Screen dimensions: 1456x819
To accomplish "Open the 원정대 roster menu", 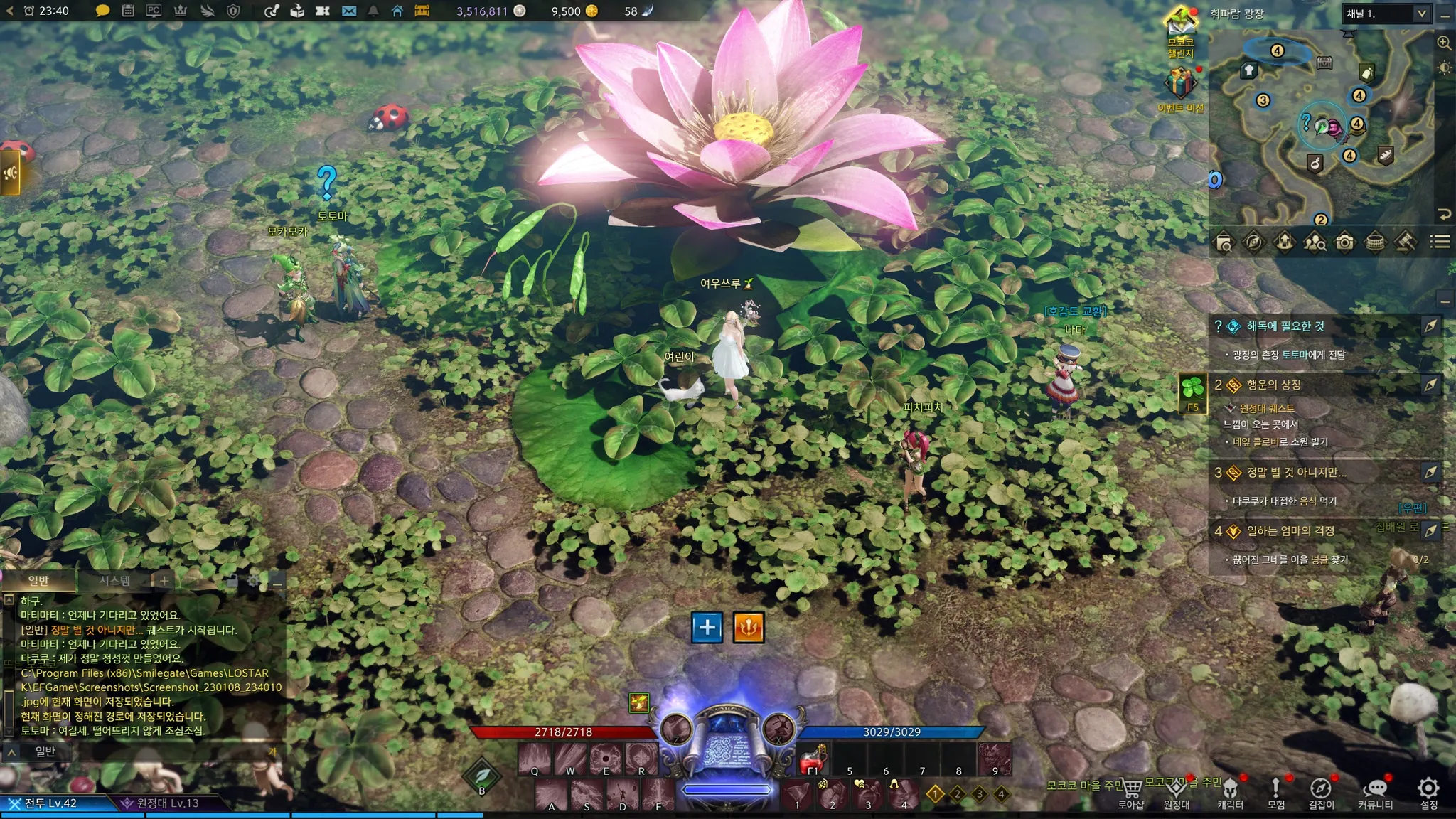I will pos(1177,792).
